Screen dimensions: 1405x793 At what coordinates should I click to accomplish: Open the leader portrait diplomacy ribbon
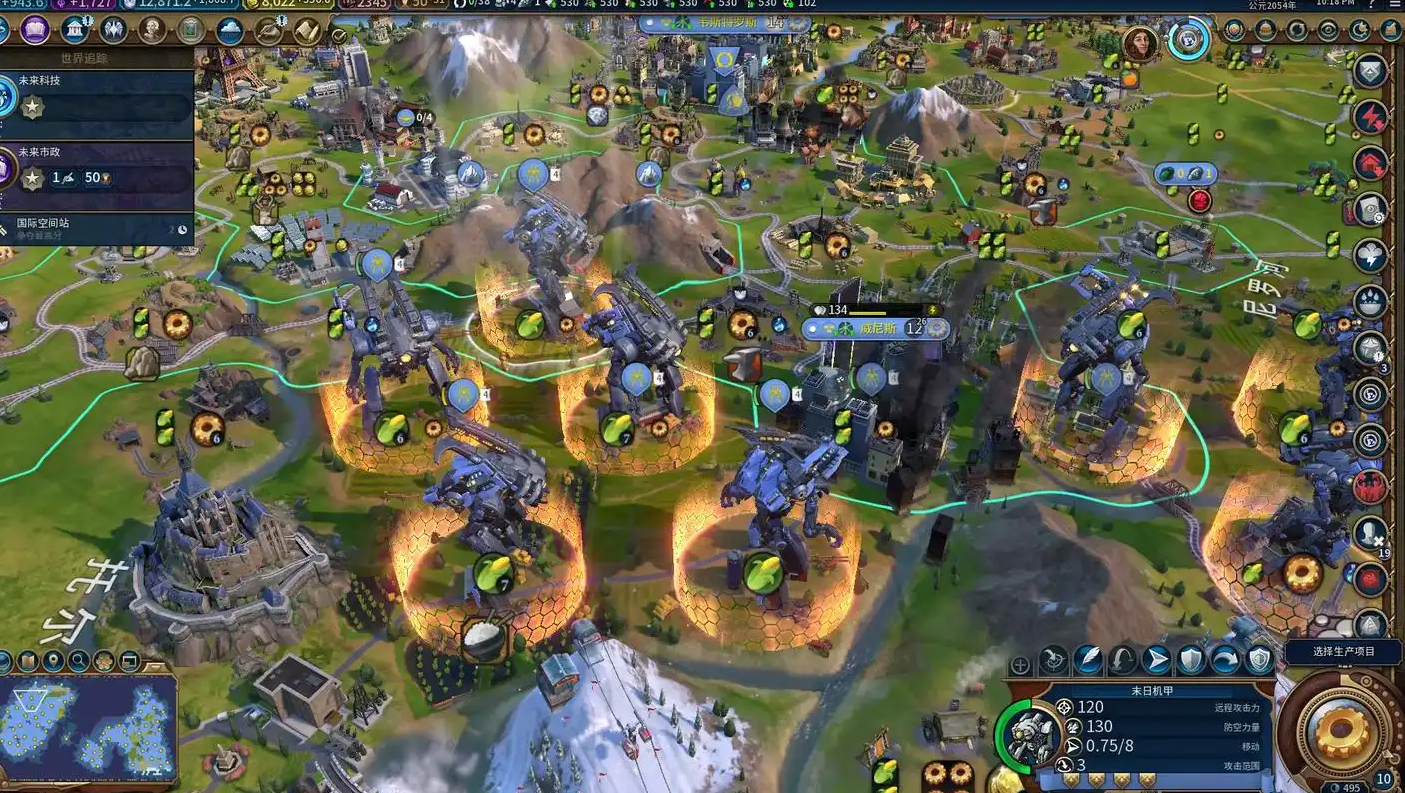click(x=1139, y=43)
